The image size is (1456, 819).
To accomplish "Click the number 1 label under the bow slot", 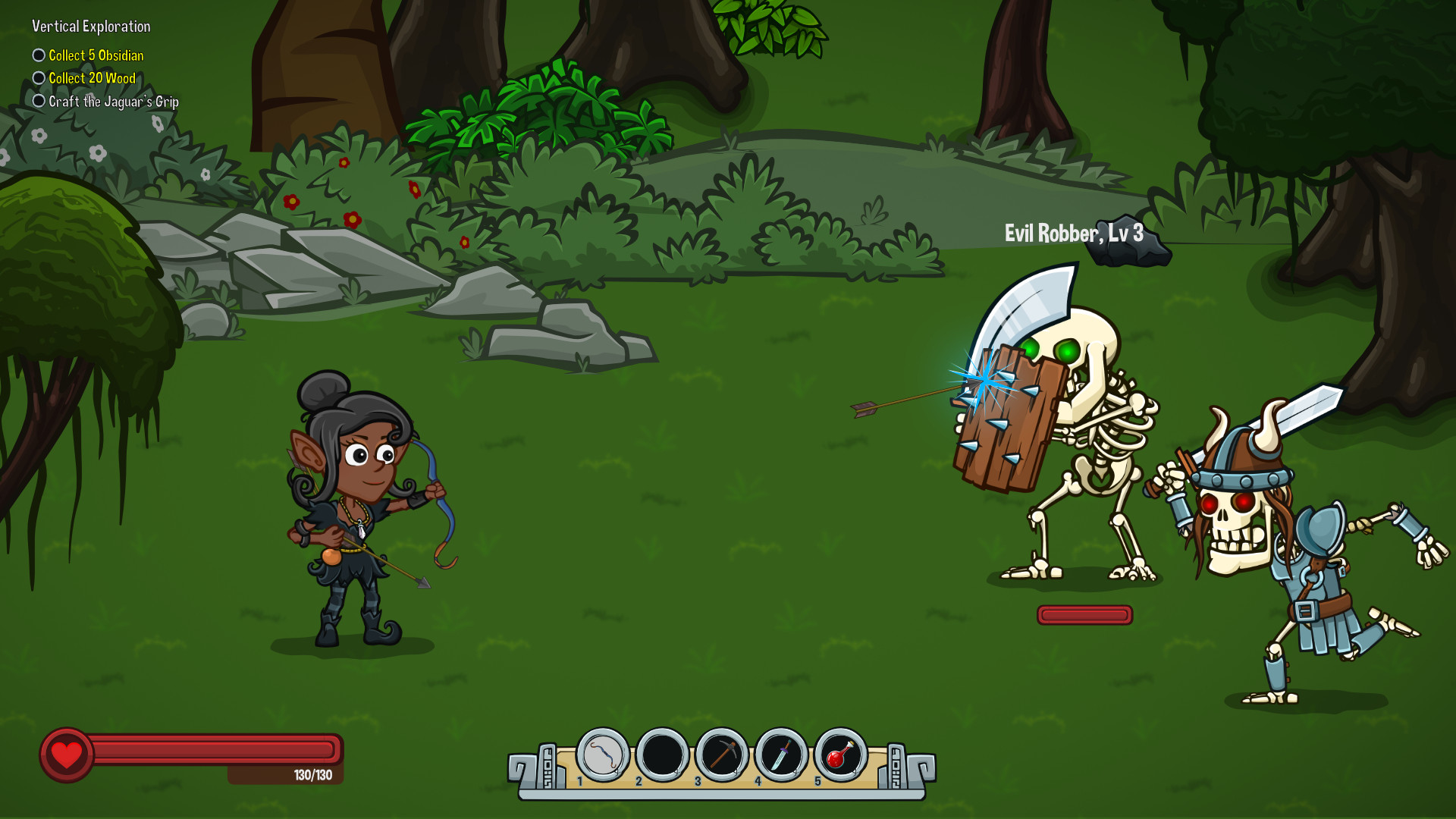I will (580, 780).
